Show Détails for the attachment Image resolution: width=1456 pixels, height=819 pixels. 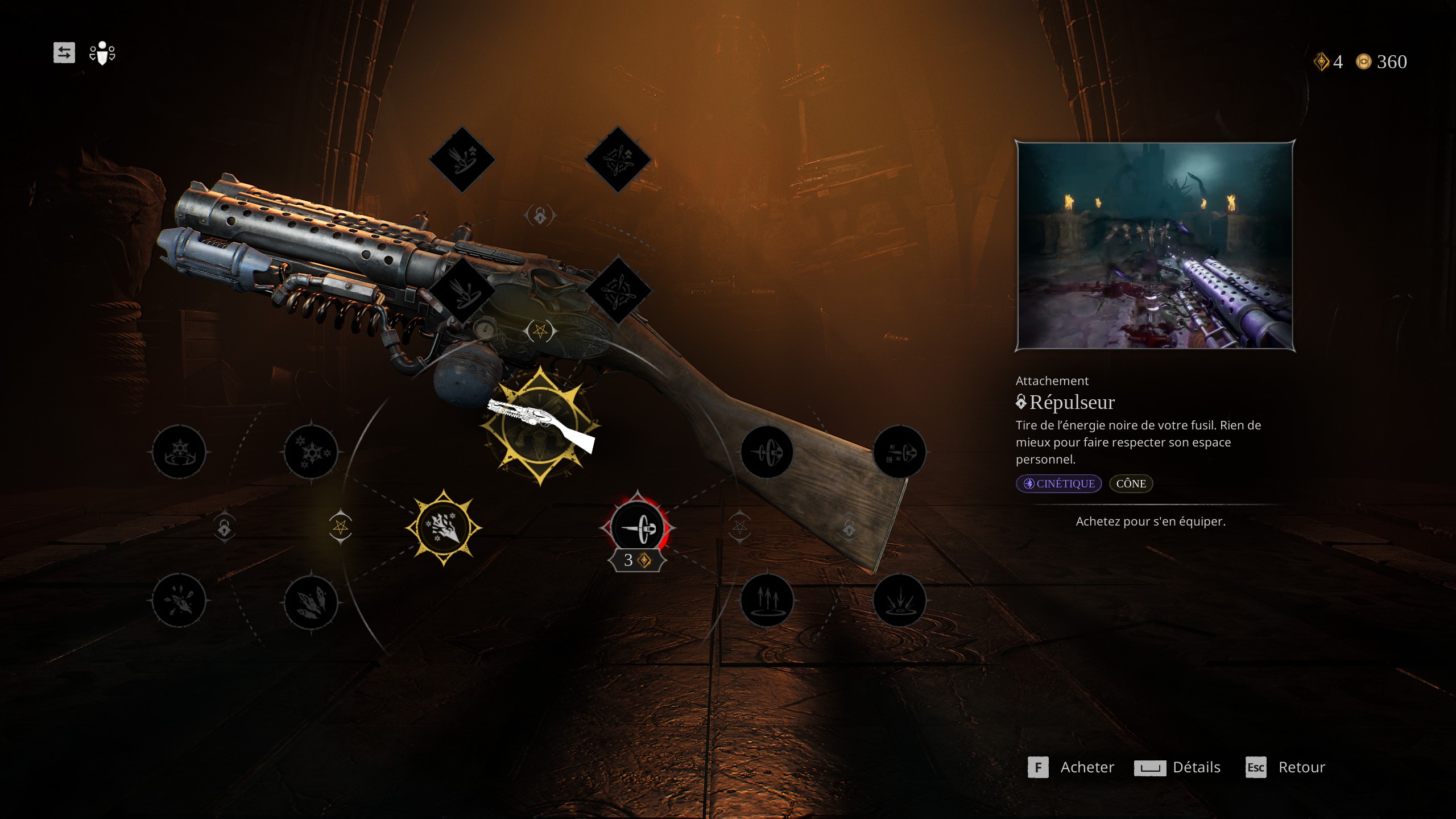click(1178, 767)
